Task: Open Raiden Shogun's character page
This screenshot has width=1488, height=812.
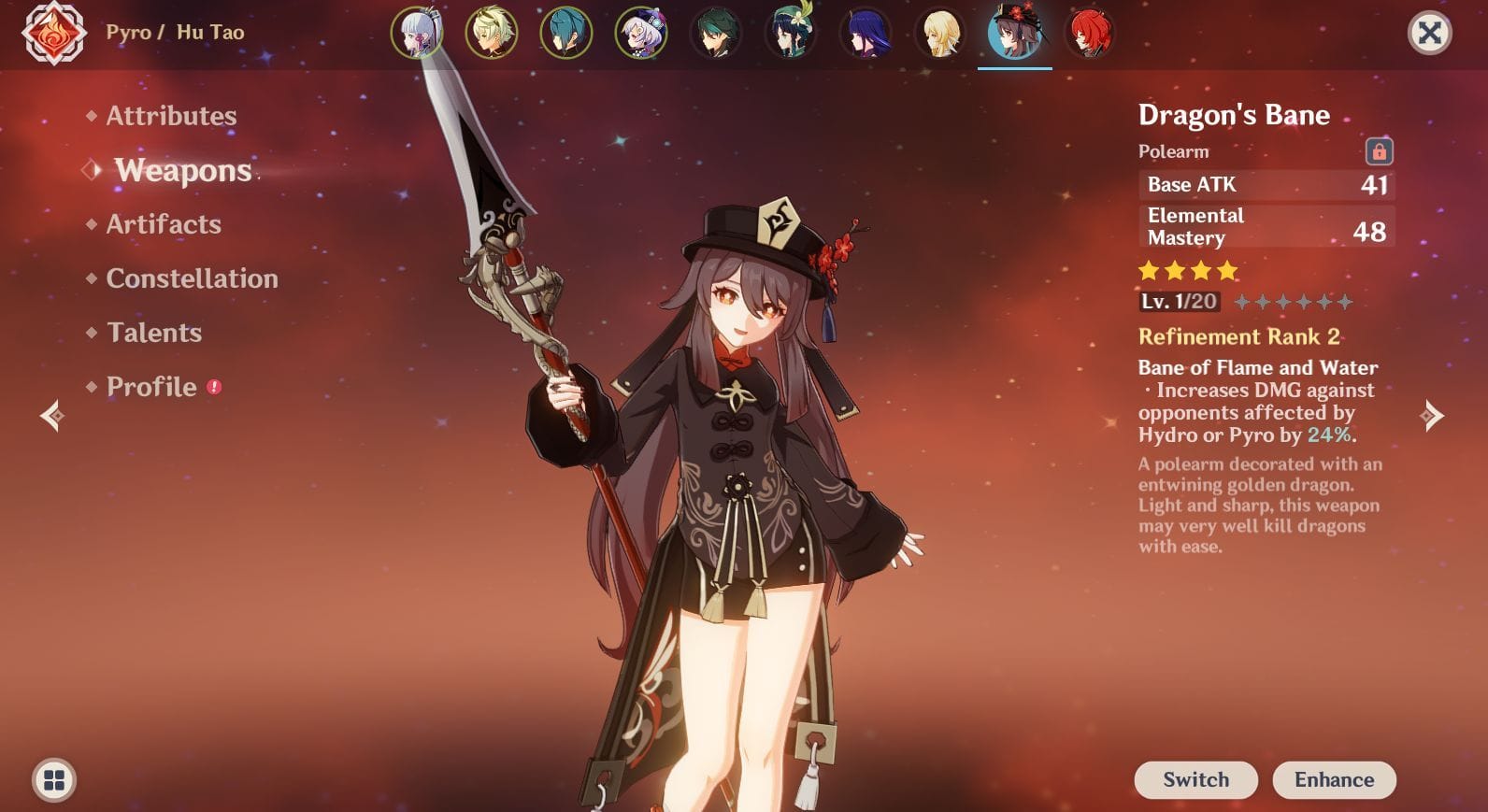Action: tap(866, 33)
